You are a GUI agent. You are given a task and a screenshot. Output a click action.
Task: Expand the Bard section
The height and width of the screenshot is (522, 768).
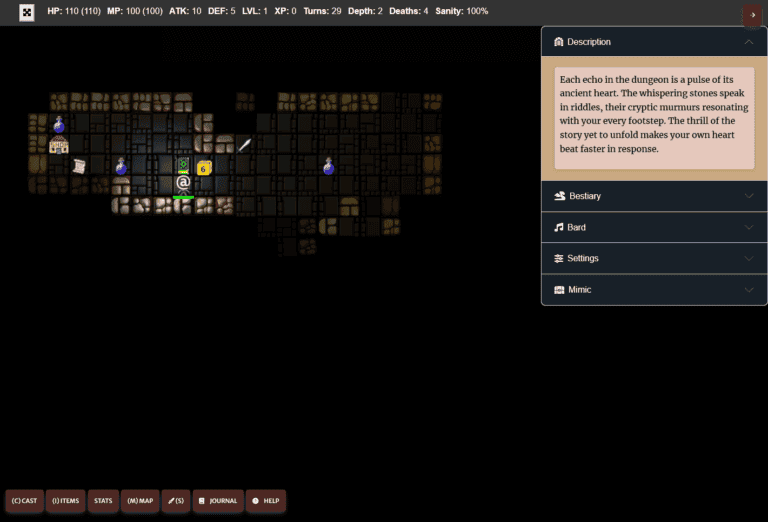pos(654,227)
